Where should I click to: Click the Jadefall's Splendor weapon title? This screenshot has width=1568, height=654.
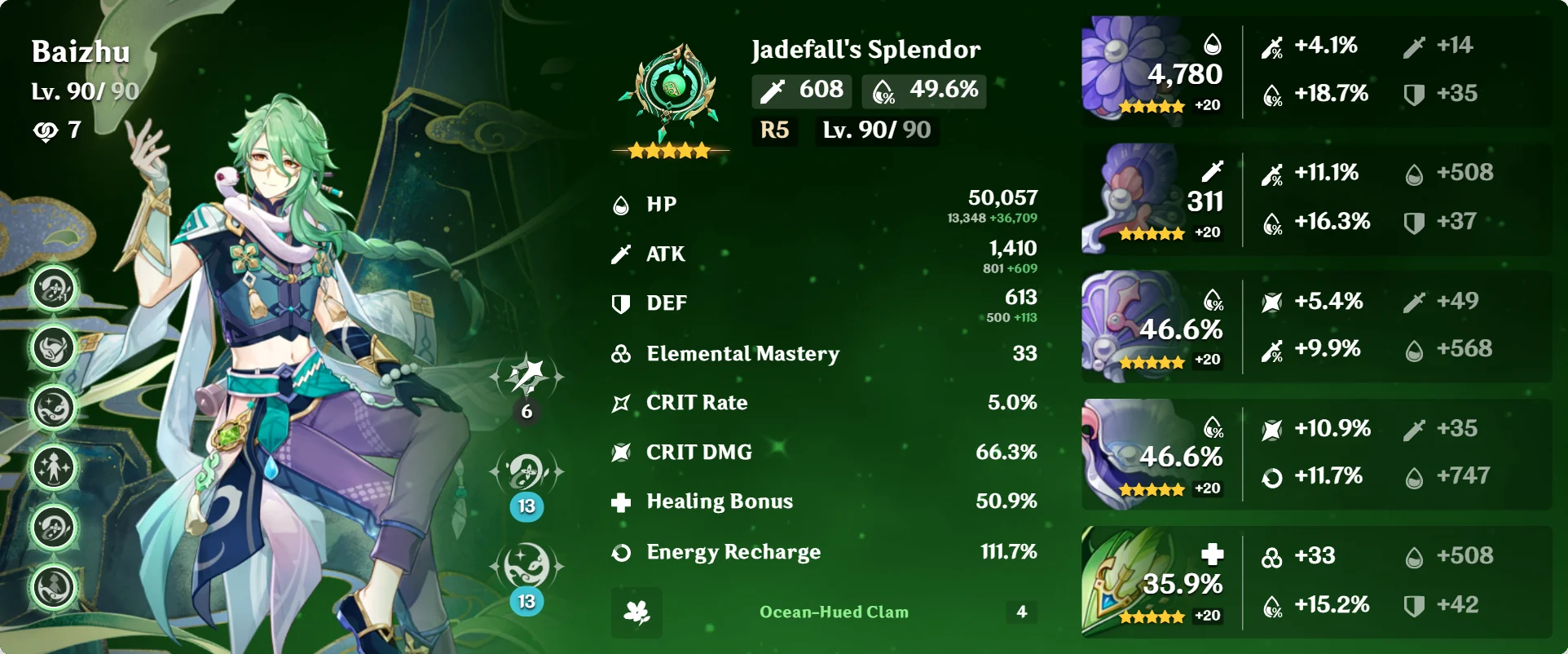click(x=865, y=50)
